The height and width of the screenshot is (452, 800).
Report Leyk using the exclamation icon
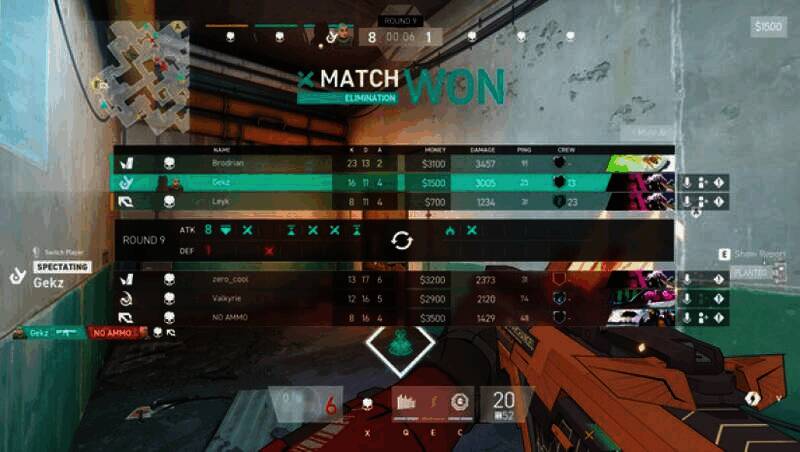point(719,201)
